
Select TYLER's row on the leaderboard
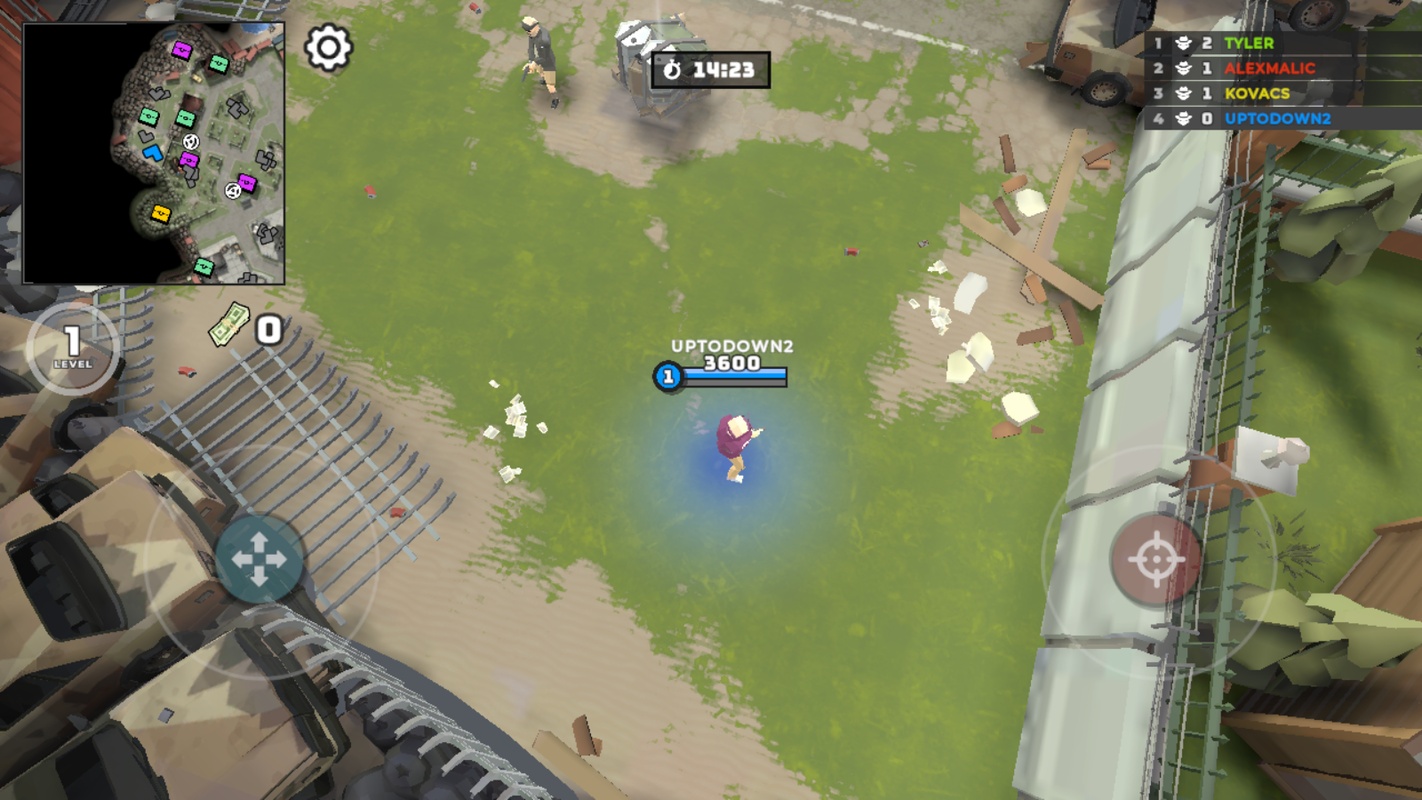pos(1282,43)
